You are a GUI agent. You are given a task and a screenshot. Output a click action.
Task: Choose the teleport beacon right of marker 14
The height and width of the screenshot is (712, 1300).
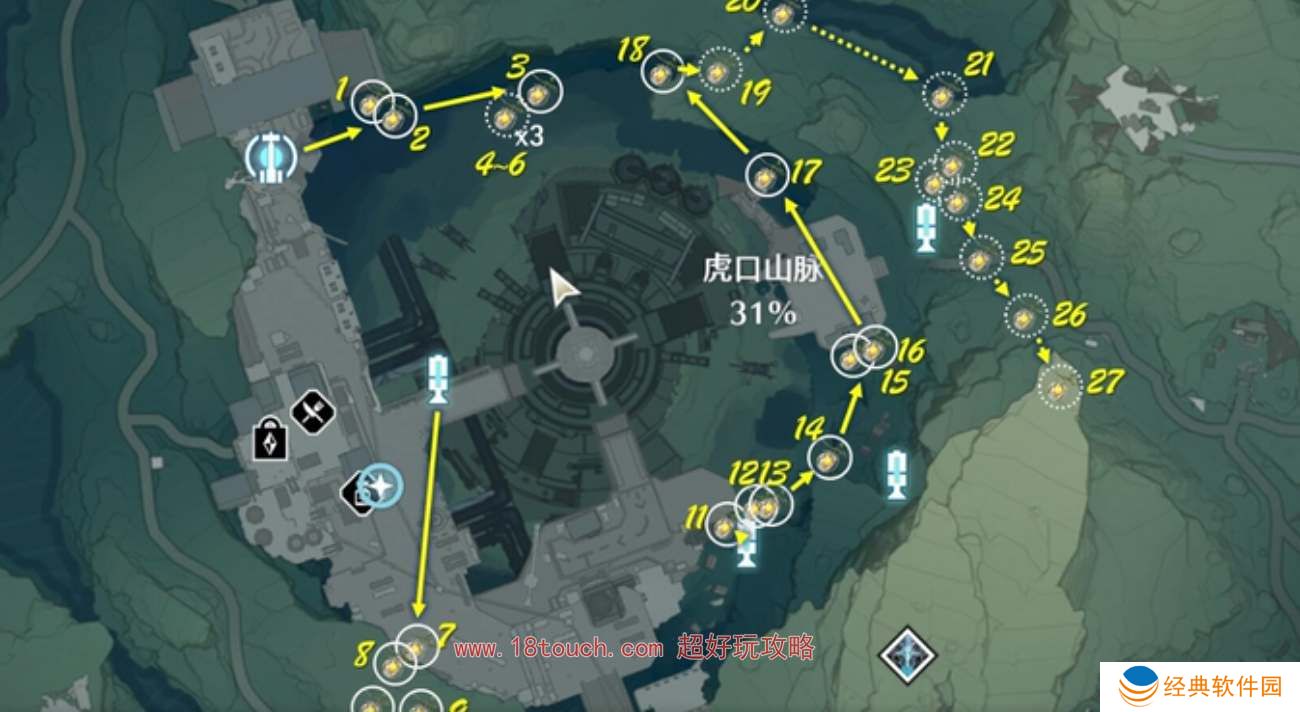pyautogui.click(x=897, y=473)
